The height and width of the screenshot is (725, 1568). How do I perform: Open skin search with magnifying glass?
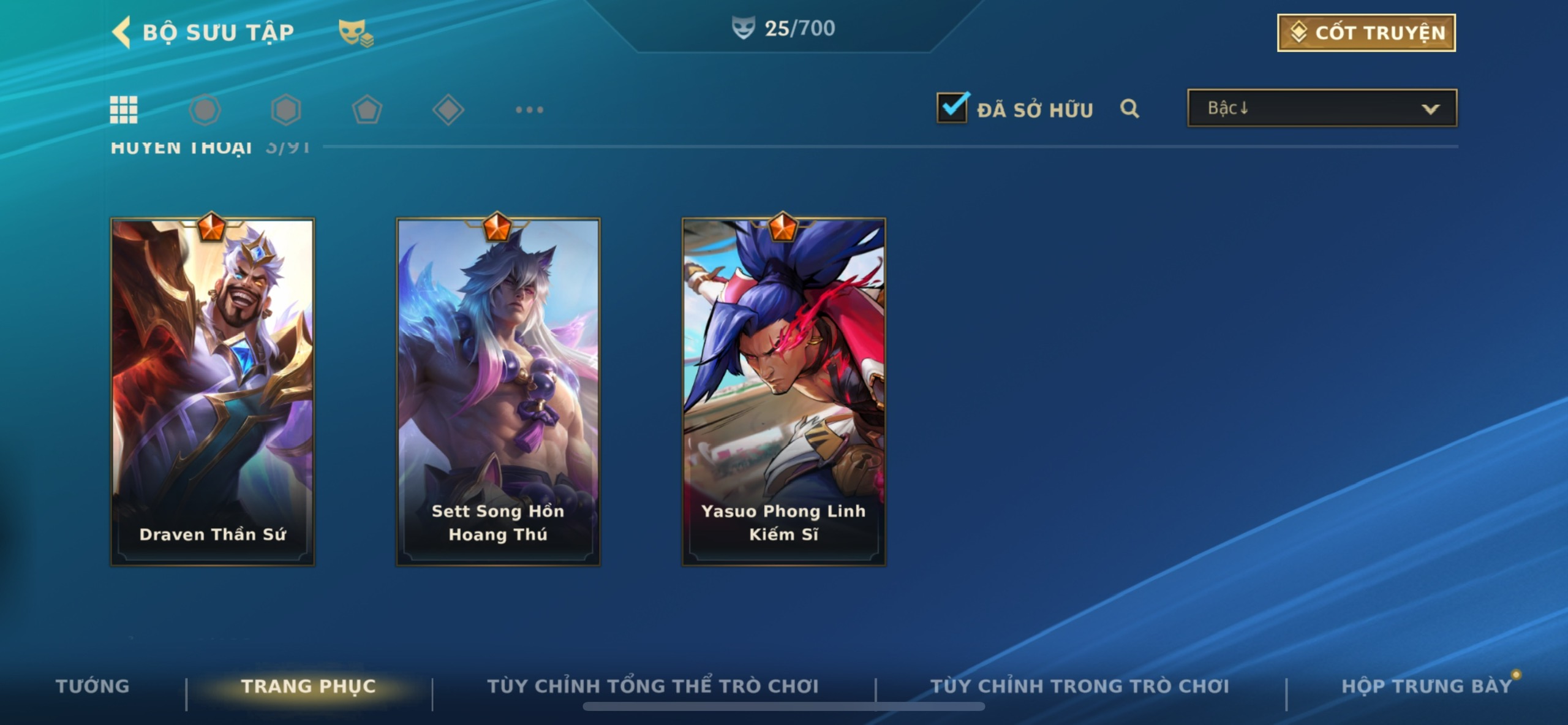point(1129,108)
